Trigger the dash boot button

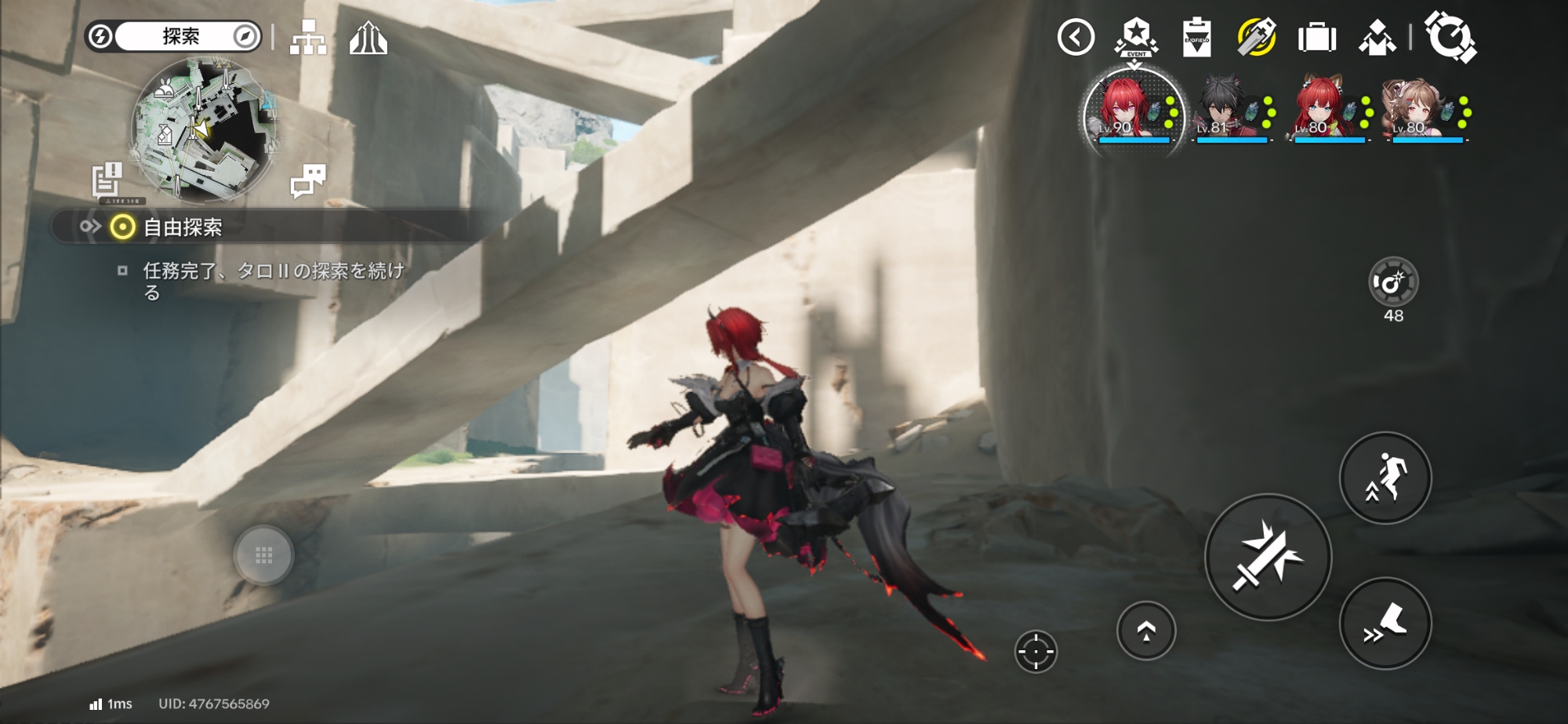pyautogui.click(x=1385, y=624)
